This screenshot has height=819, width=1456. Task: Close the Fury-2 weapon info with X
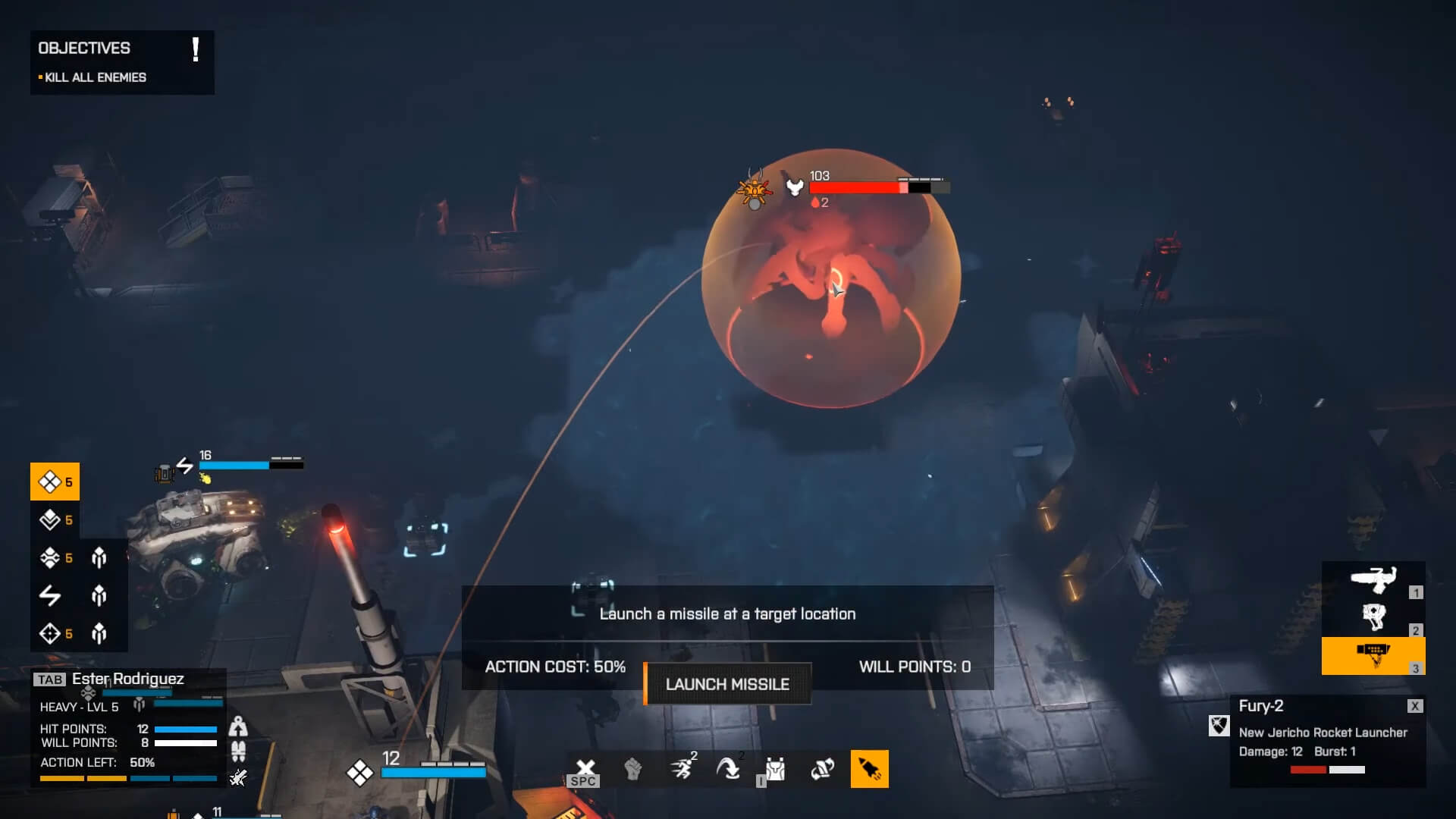[1415, 705]
